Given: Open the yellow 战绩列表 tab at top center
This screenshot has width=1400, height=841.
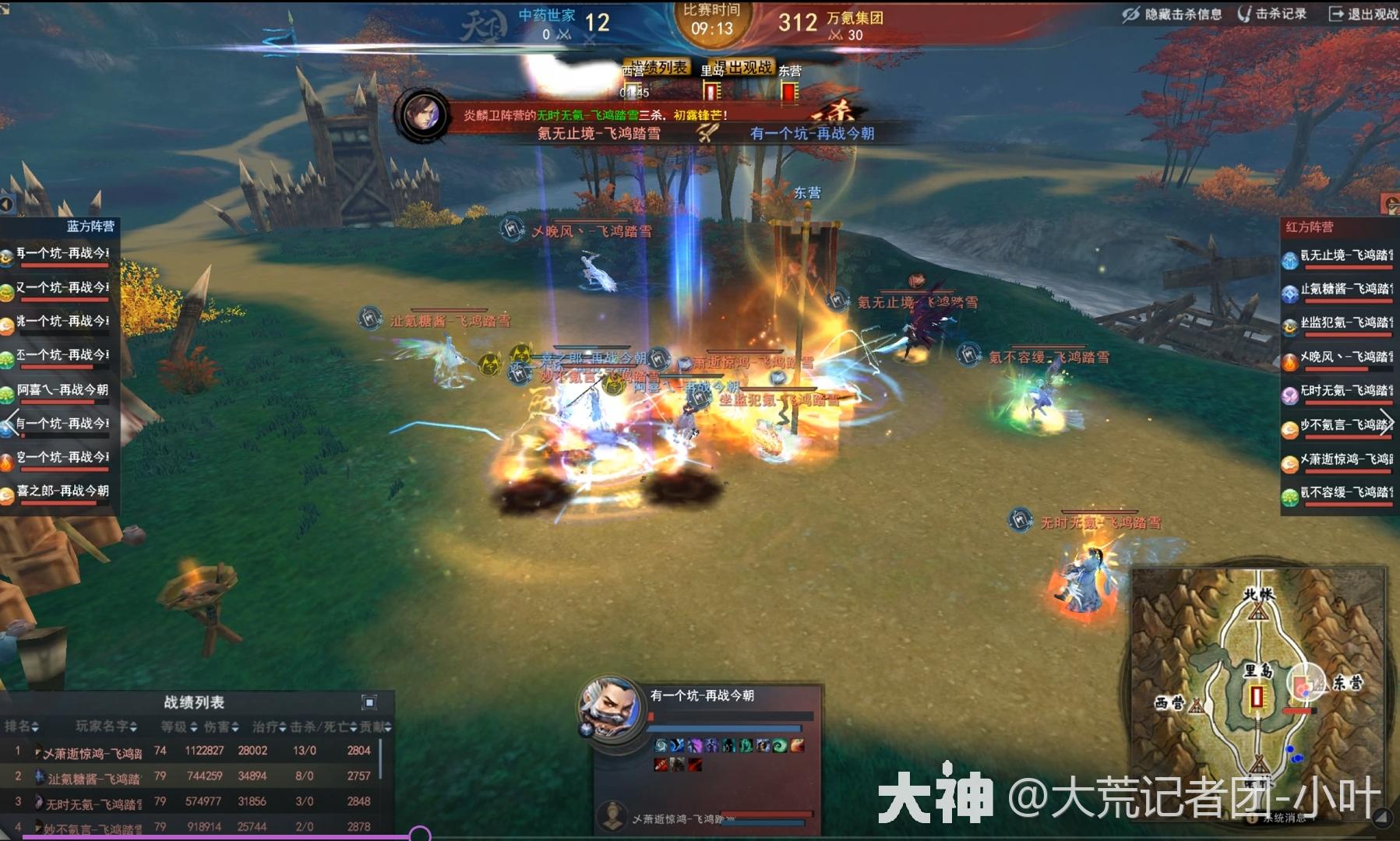Looking at the screenshot, I should 658,68.
